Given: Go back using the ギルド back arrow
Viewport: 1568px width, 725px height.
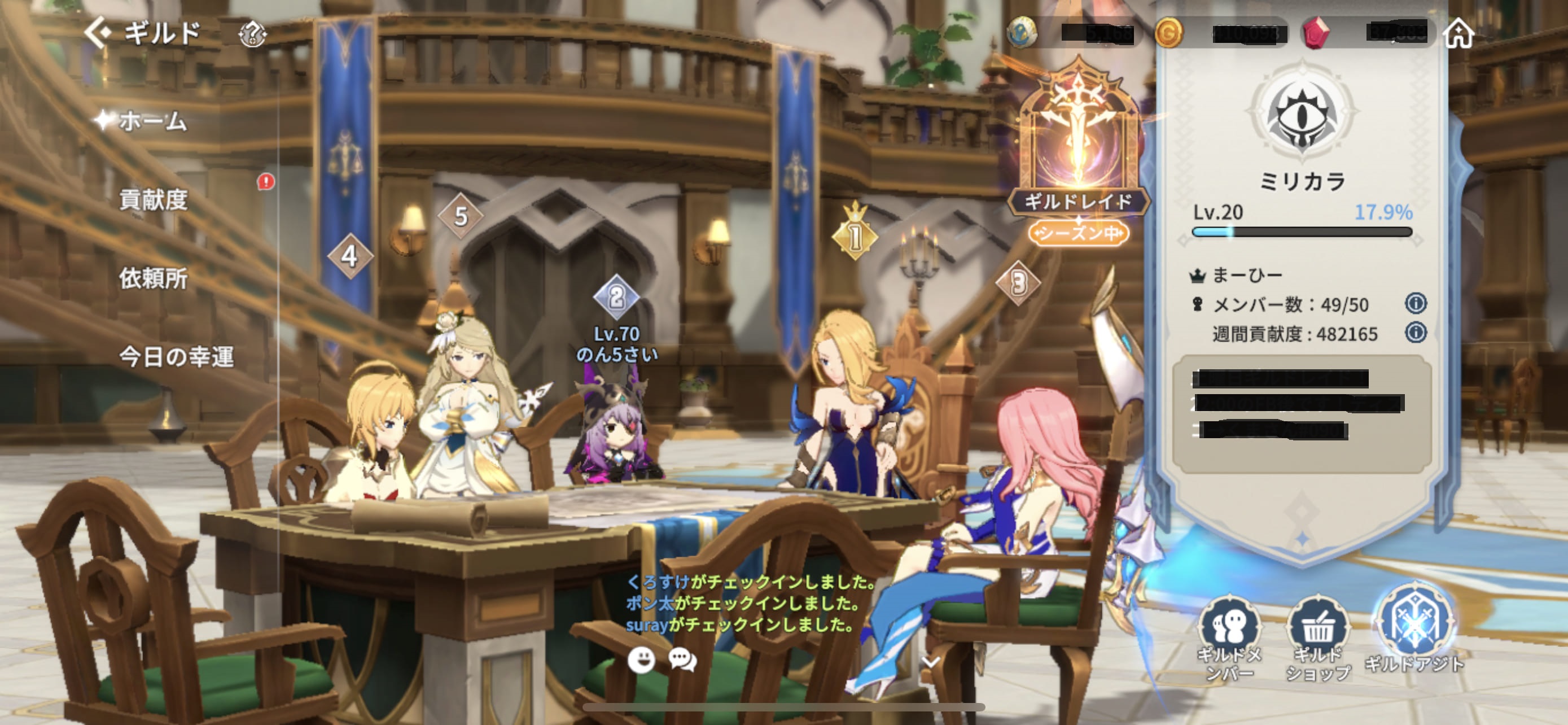Looking at the screenshot, I should [x=99, y=32].
